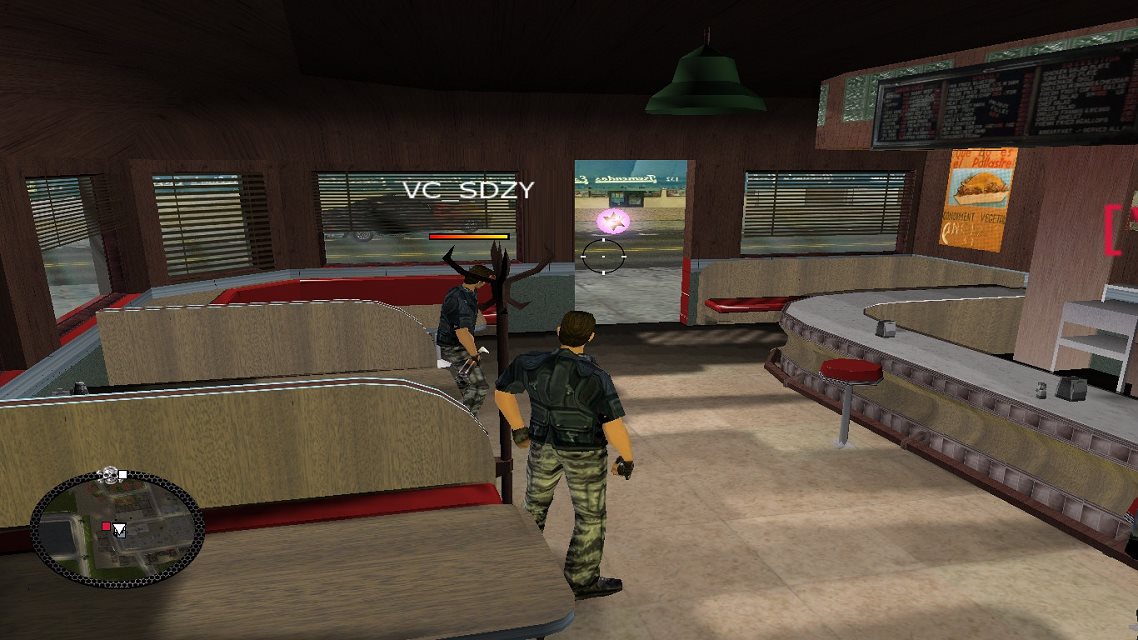Click the red square blip on the radar
Viewport: 1138px width, 640px height.
[106, 526]
